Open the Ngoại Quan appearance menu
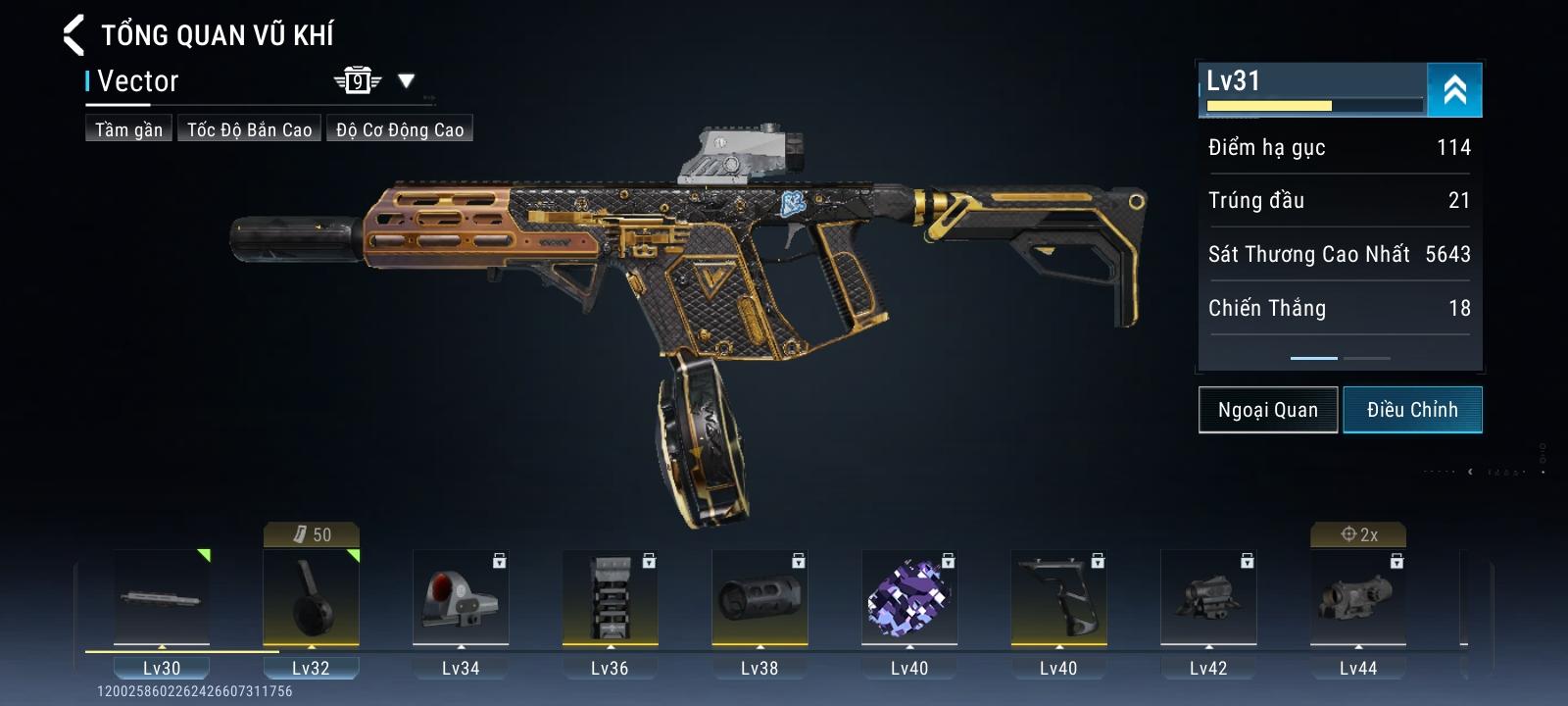The height and width of the screenshot is (706, 1568). pyautogui.click(x=1267, y=410)
